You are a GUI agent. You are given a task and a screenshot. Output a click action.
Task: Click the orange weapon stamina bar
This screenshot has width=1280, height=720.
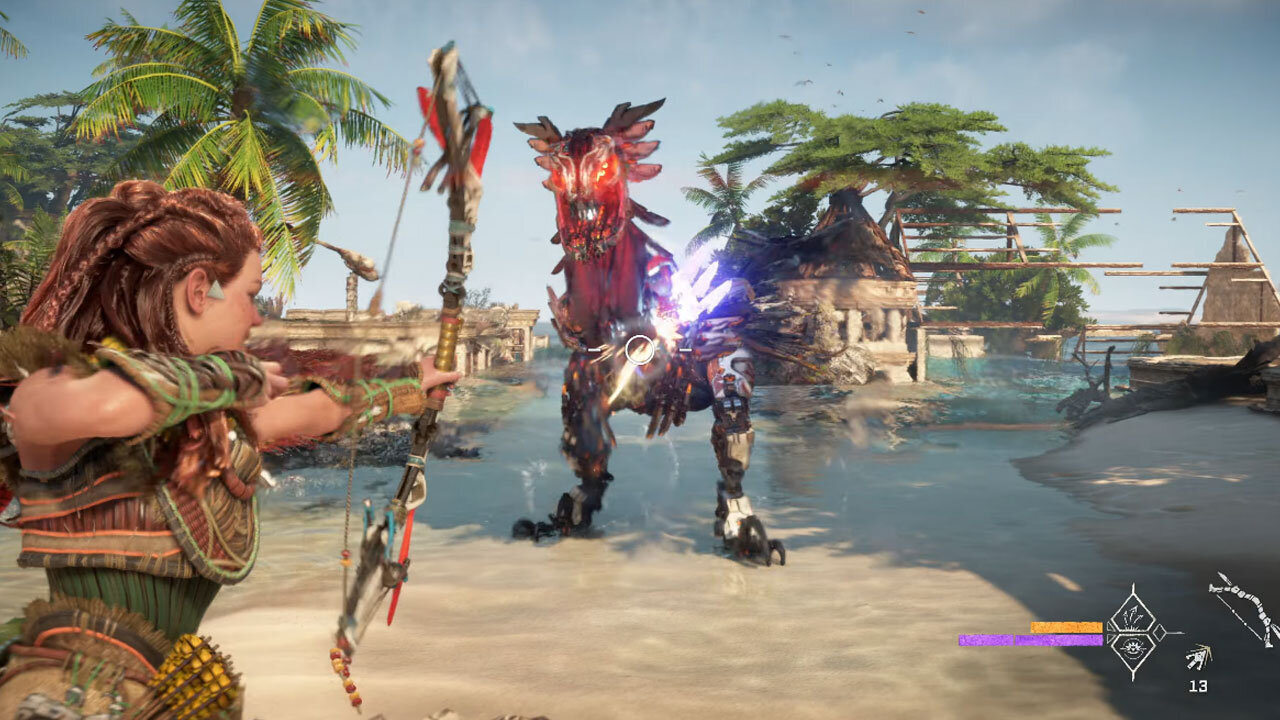coord(1065,627)
